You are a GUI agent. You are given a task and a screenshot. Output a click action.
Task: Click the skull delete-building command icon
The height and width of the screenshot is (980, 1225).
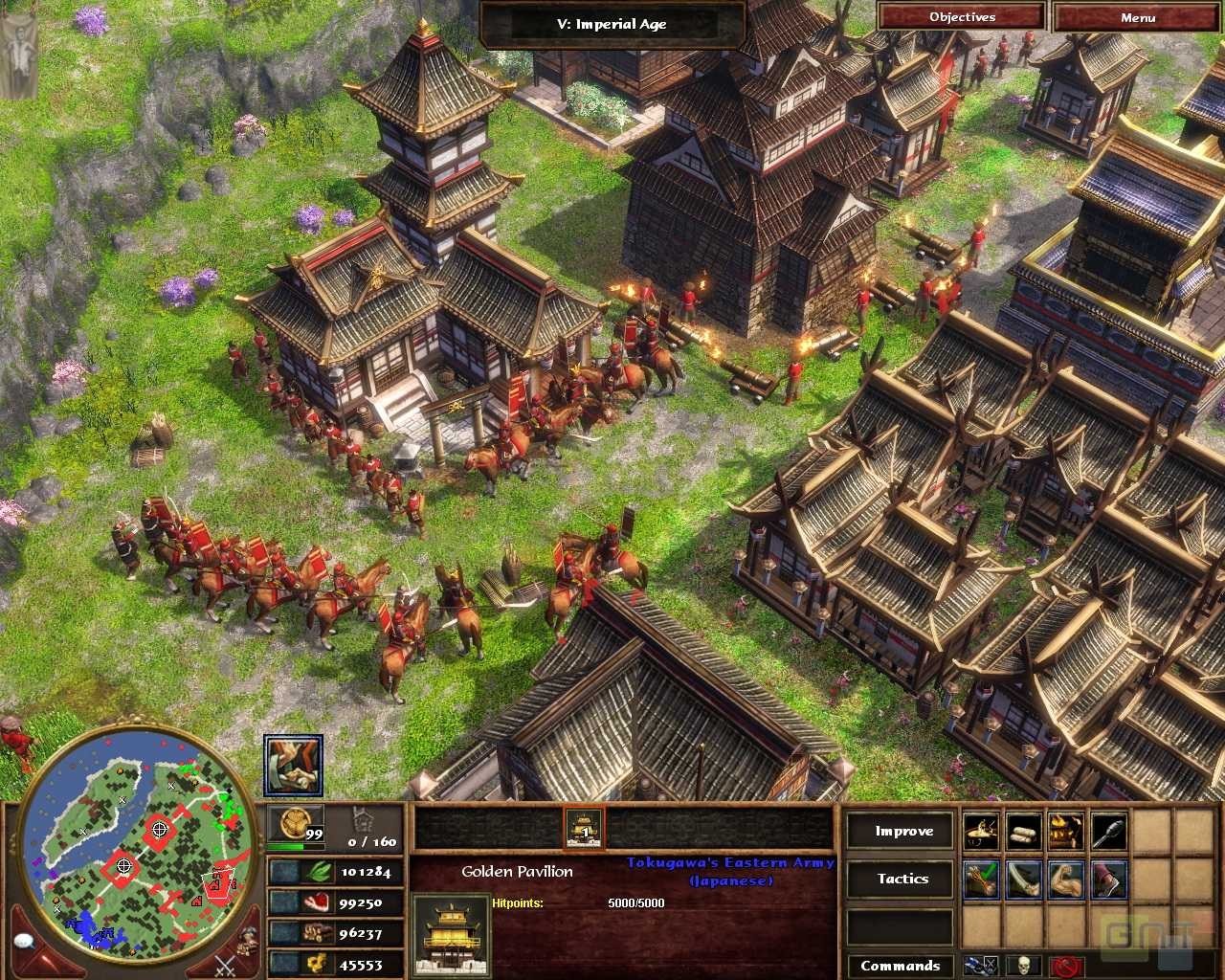tap(1024, 965)
